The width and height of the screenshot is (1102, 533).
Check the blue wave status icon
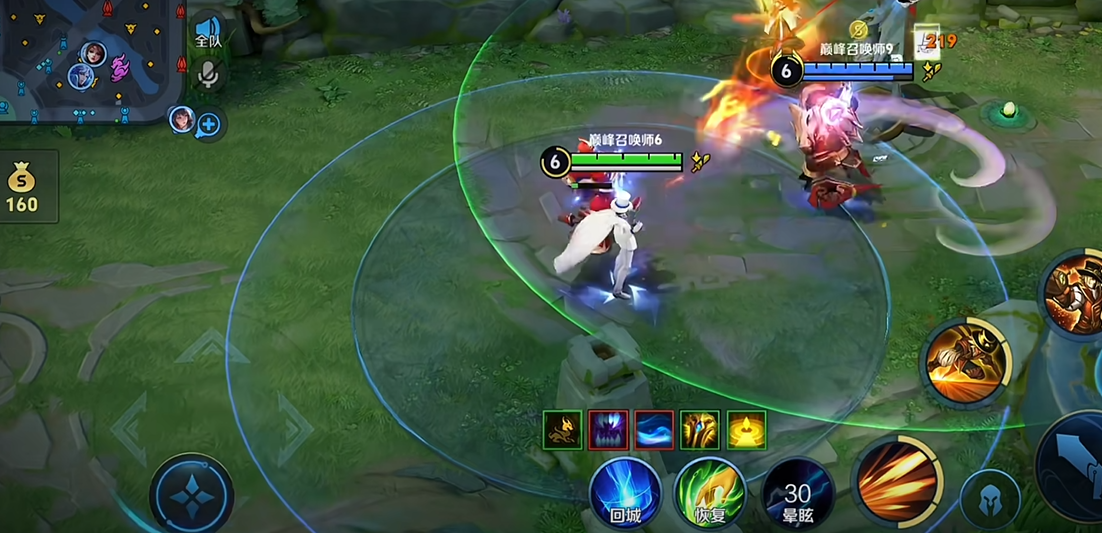[x=655, y=430]
